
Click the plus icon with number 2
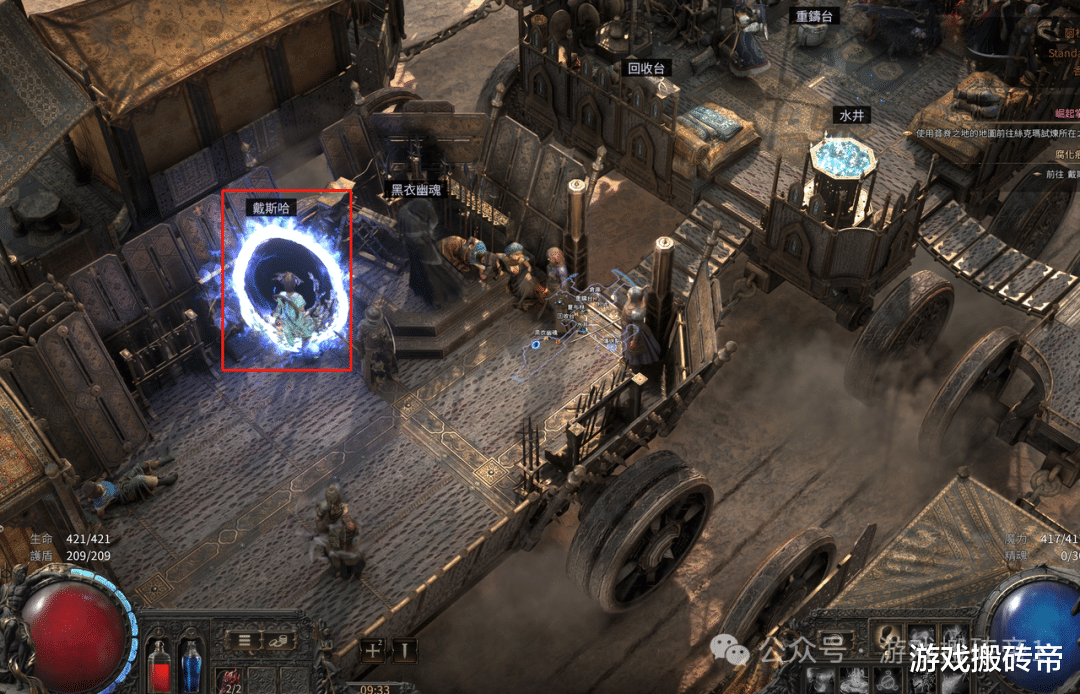(x=373, y=649)
